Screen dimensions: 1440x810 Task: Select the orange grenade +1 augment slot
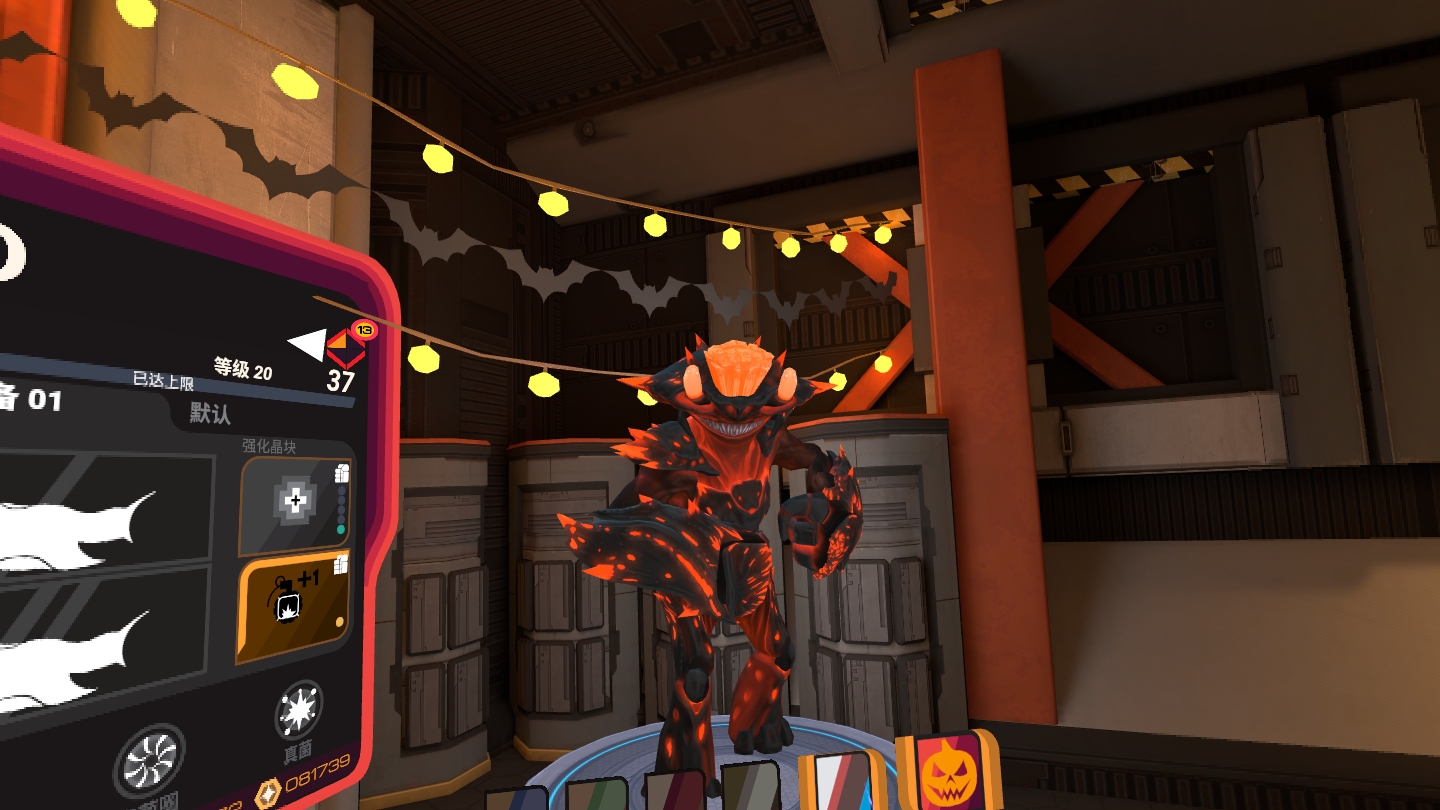click(x=293, y=603)
